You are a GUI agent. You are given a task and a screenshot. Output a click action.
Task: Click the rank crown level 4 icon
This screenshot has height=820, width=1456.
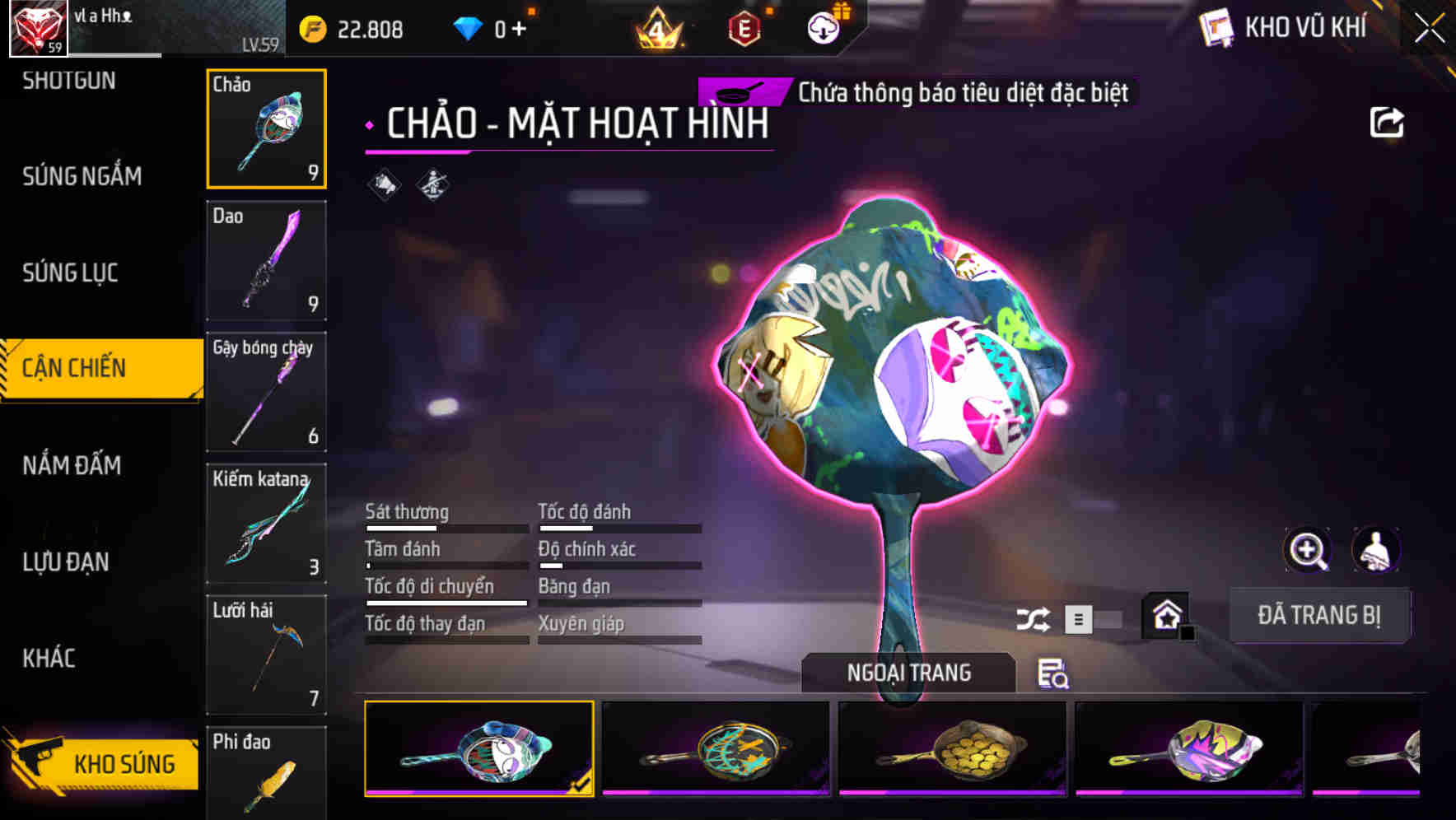click(x=659, y=27)
